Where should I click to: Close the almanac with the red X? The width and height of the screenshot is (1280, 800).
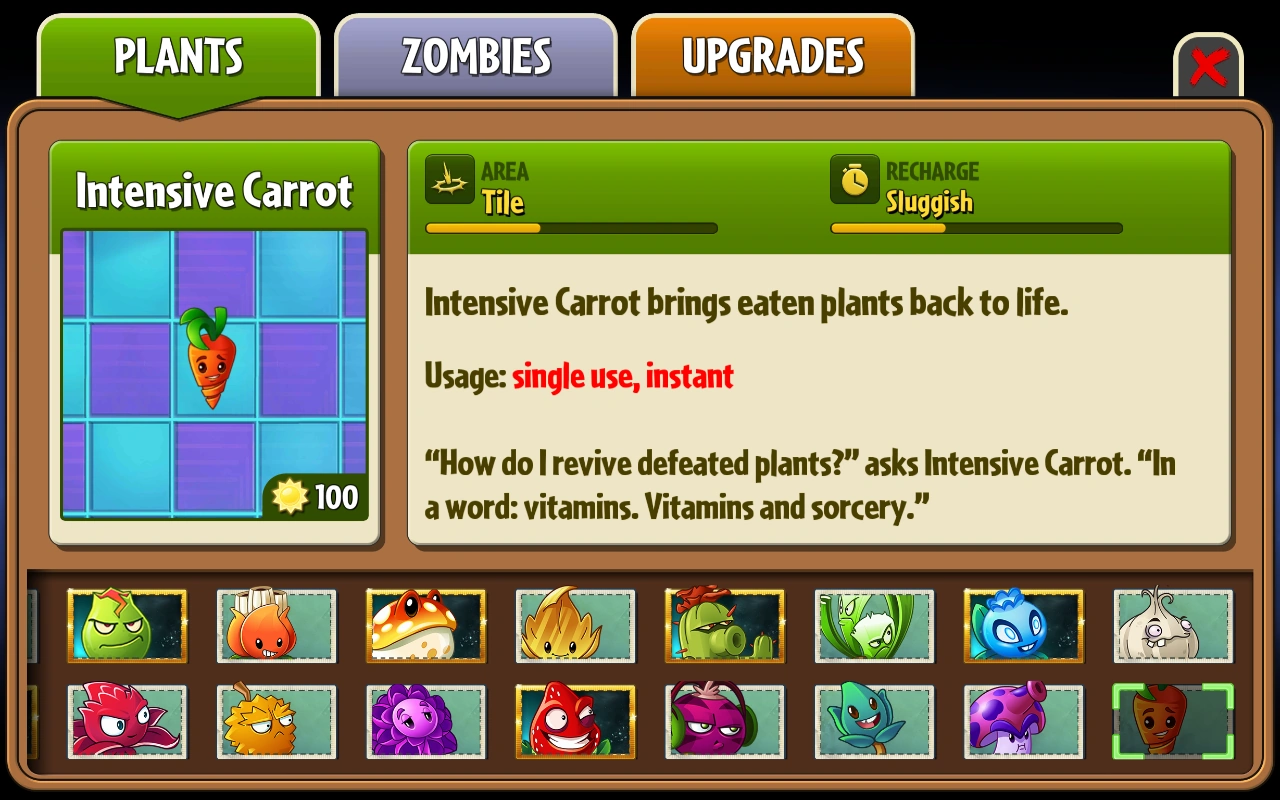point(1209,66)
